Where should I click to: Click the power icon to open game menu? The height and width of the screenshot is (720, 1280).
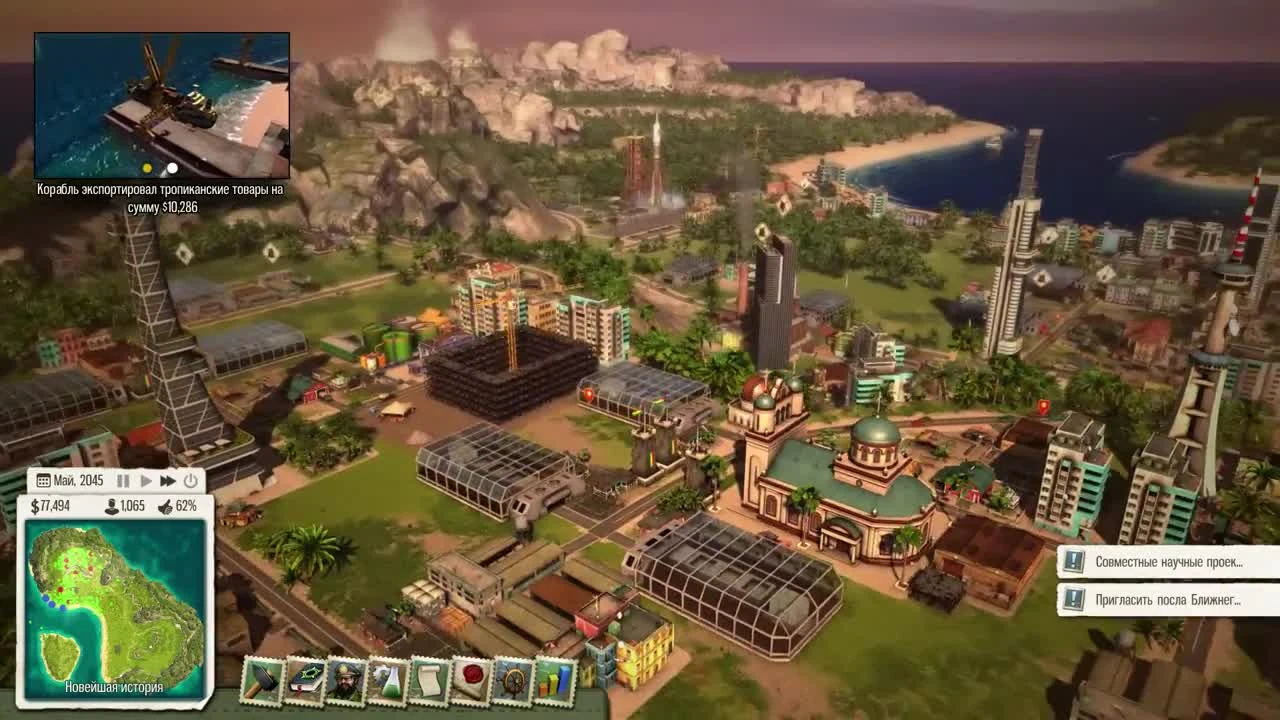(x=190, y=481)
